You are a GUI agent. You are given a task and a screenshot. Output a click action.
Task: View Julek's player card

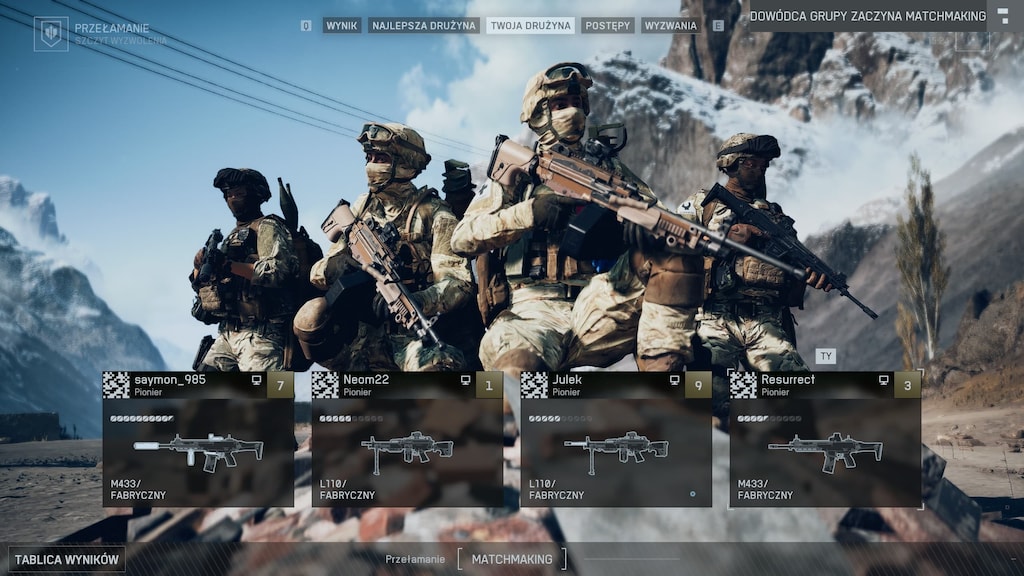(616, 439)
